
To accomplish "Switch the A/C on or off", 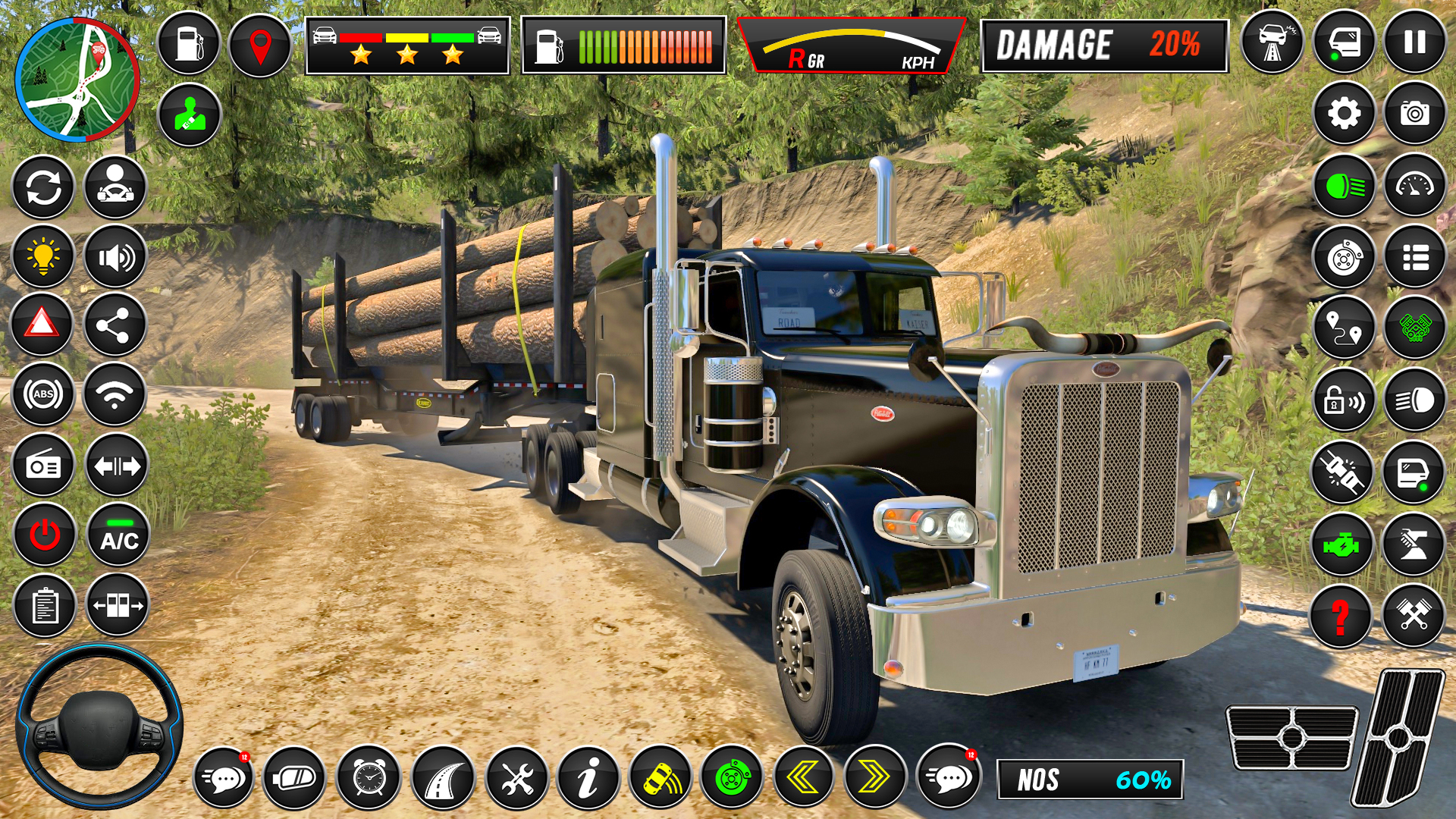I will click(x=118, y=535).
